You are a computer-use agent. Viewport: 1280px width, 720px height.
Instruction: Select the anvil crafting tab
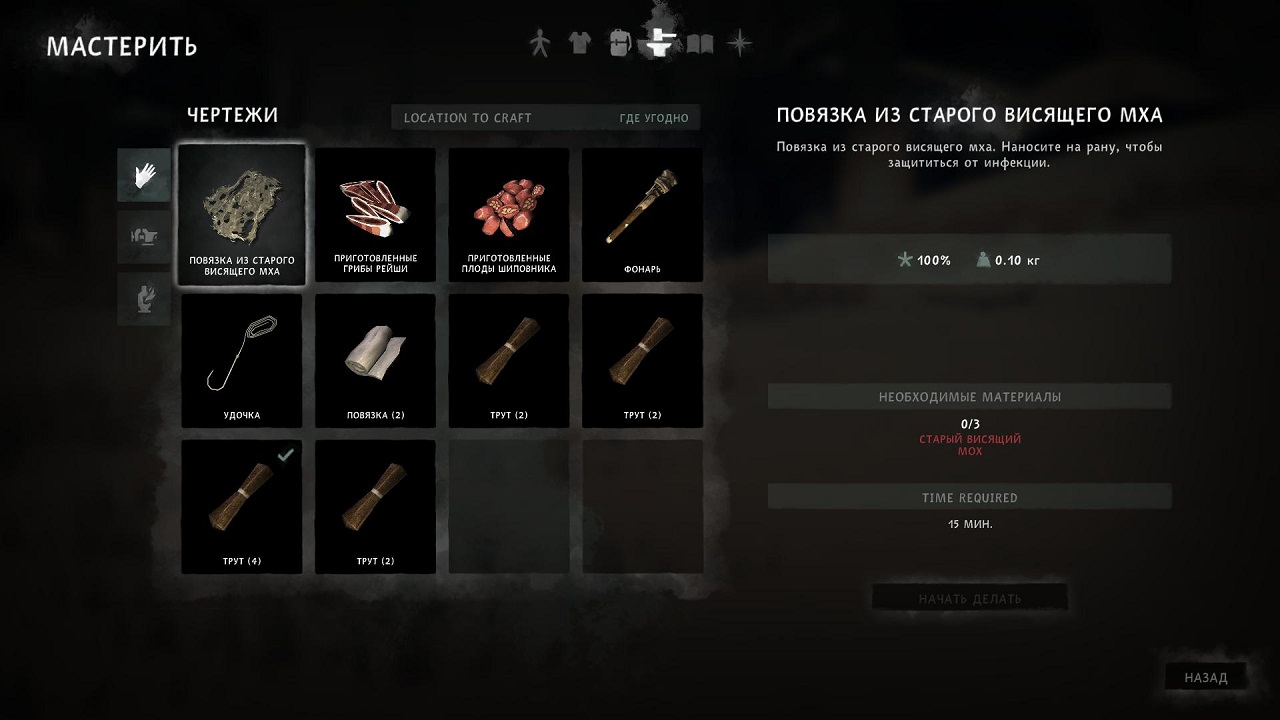point(661,42)
